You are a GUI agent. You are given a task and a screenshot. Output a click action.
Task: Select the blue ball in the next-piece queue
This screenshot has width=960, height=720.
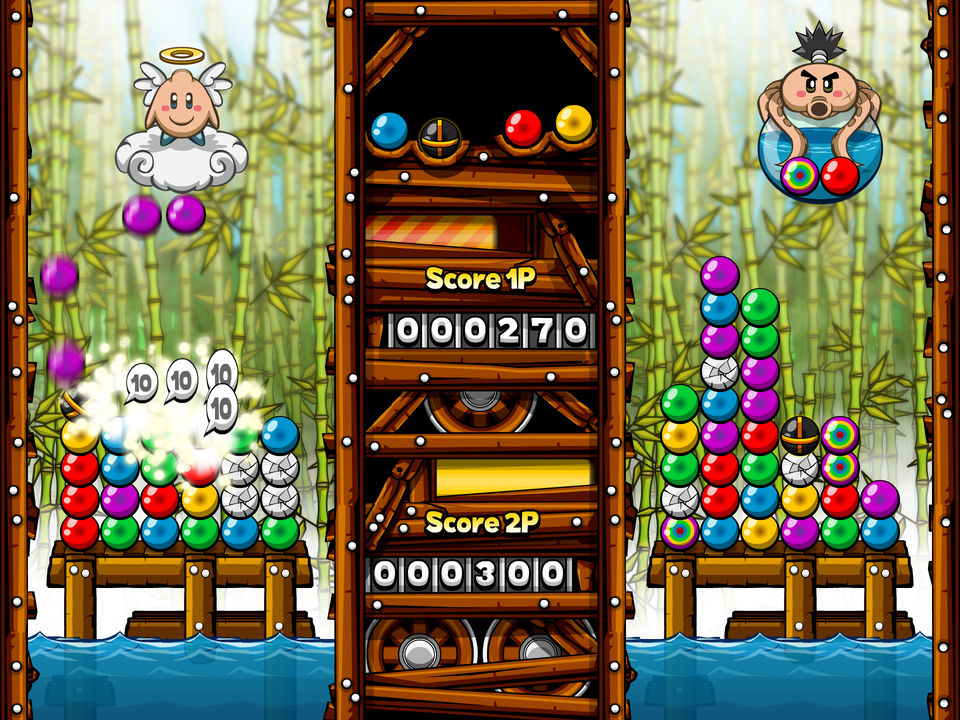(389, 130)
